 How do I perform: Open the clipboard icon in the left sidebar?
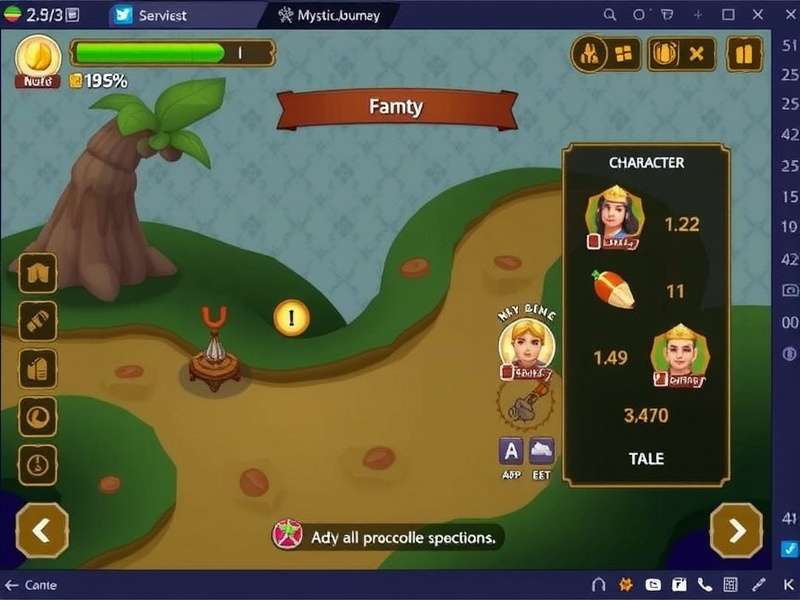[x=38, y=368]
